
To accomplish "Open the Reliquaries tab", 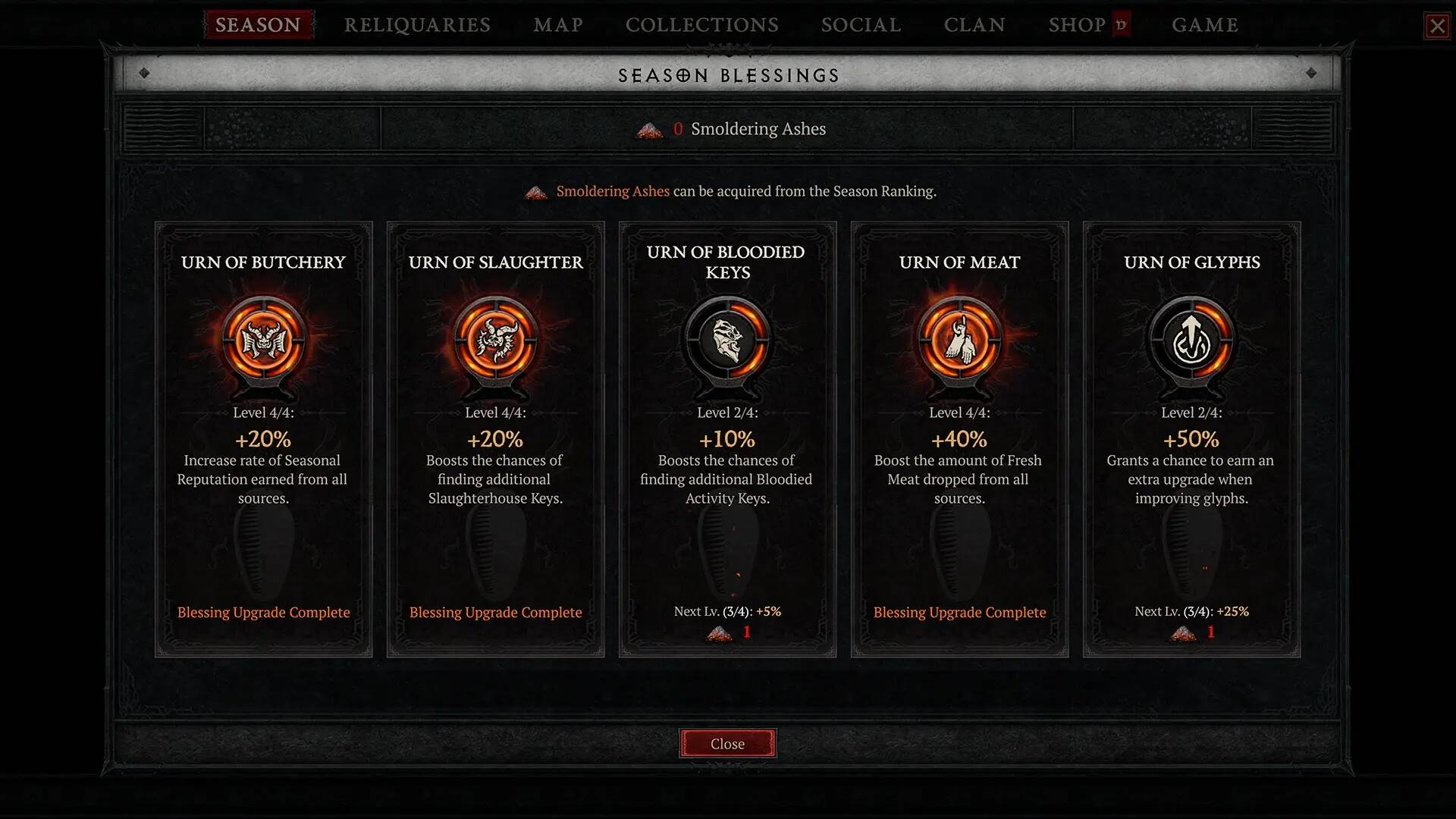I will point(417,25).
